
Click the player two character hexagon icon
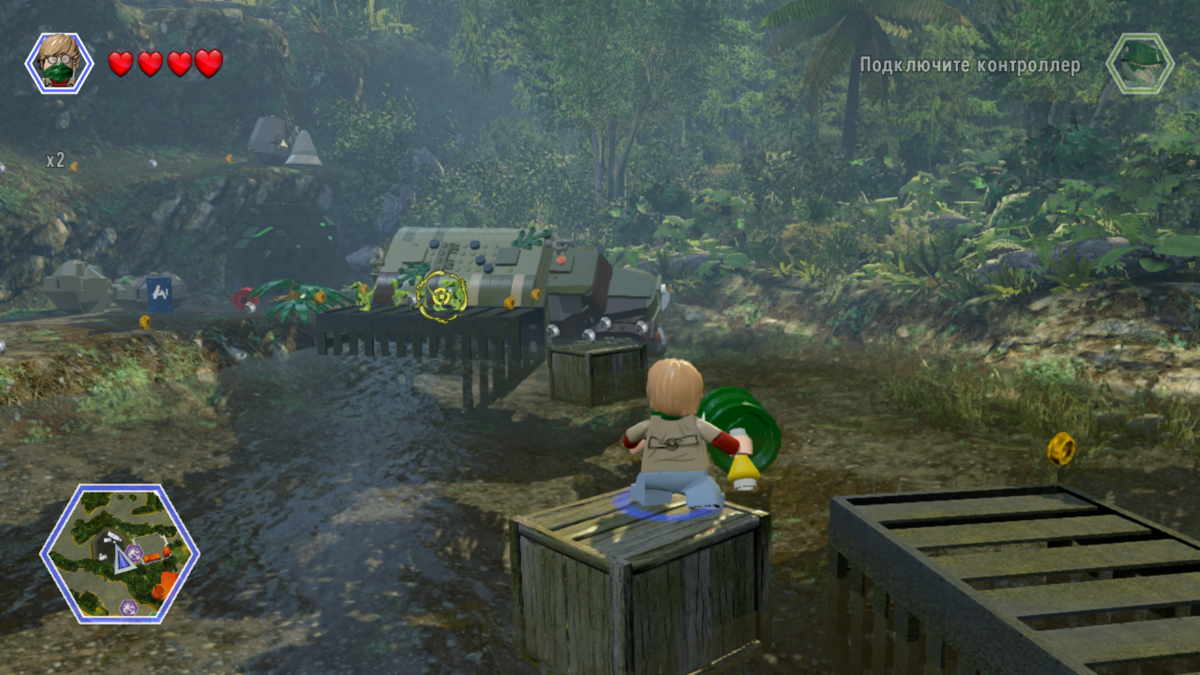[x=1139, y=63]
